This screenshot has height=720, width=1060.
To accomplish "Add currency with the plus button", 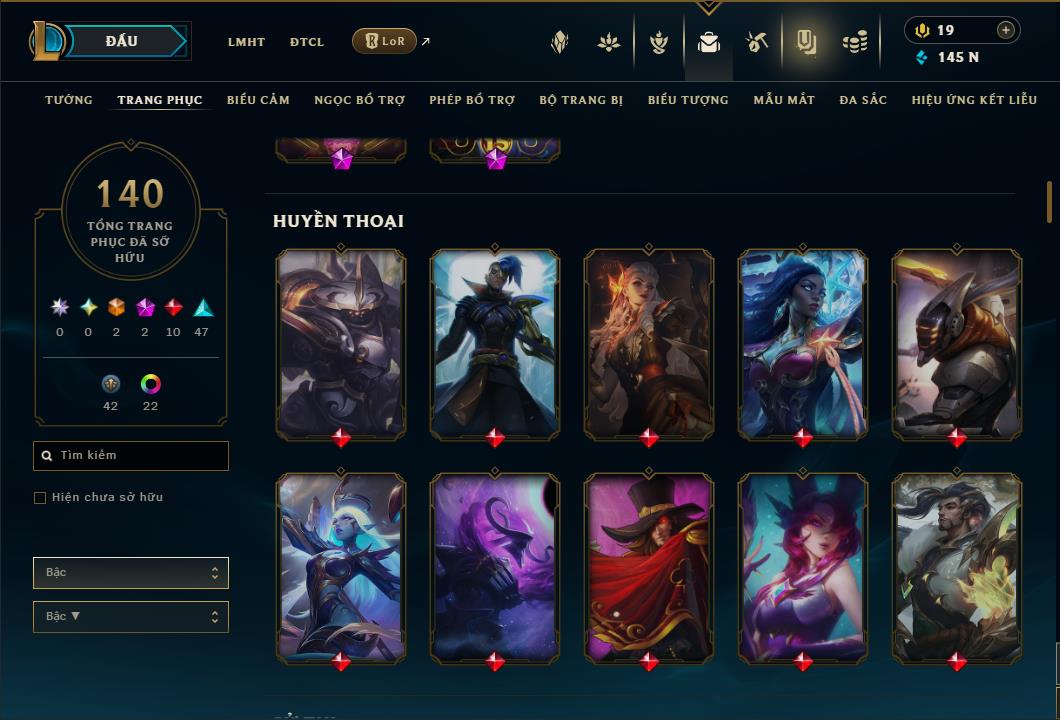I will coord(1006,30).
